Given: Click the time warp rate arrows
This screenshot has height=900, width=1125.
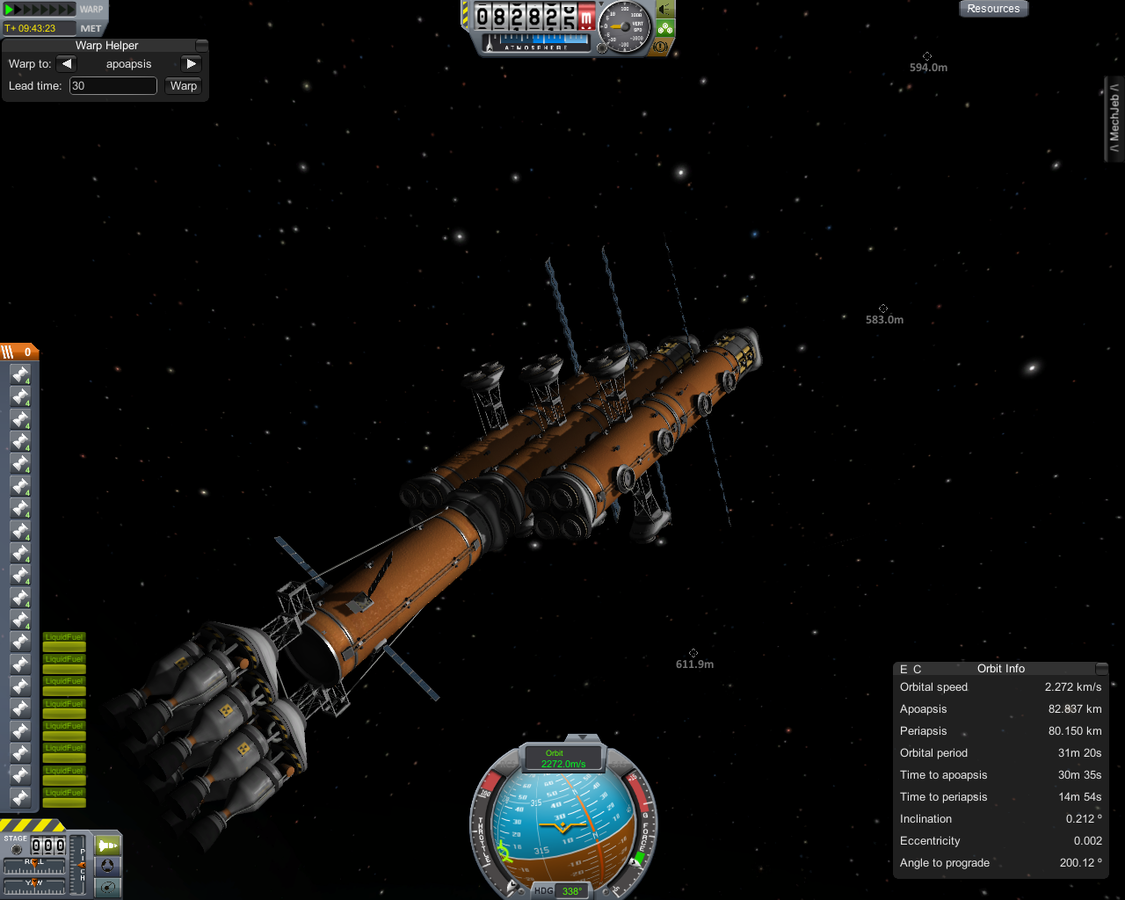Looking at the screenshot, I should (x=40, y=9).
